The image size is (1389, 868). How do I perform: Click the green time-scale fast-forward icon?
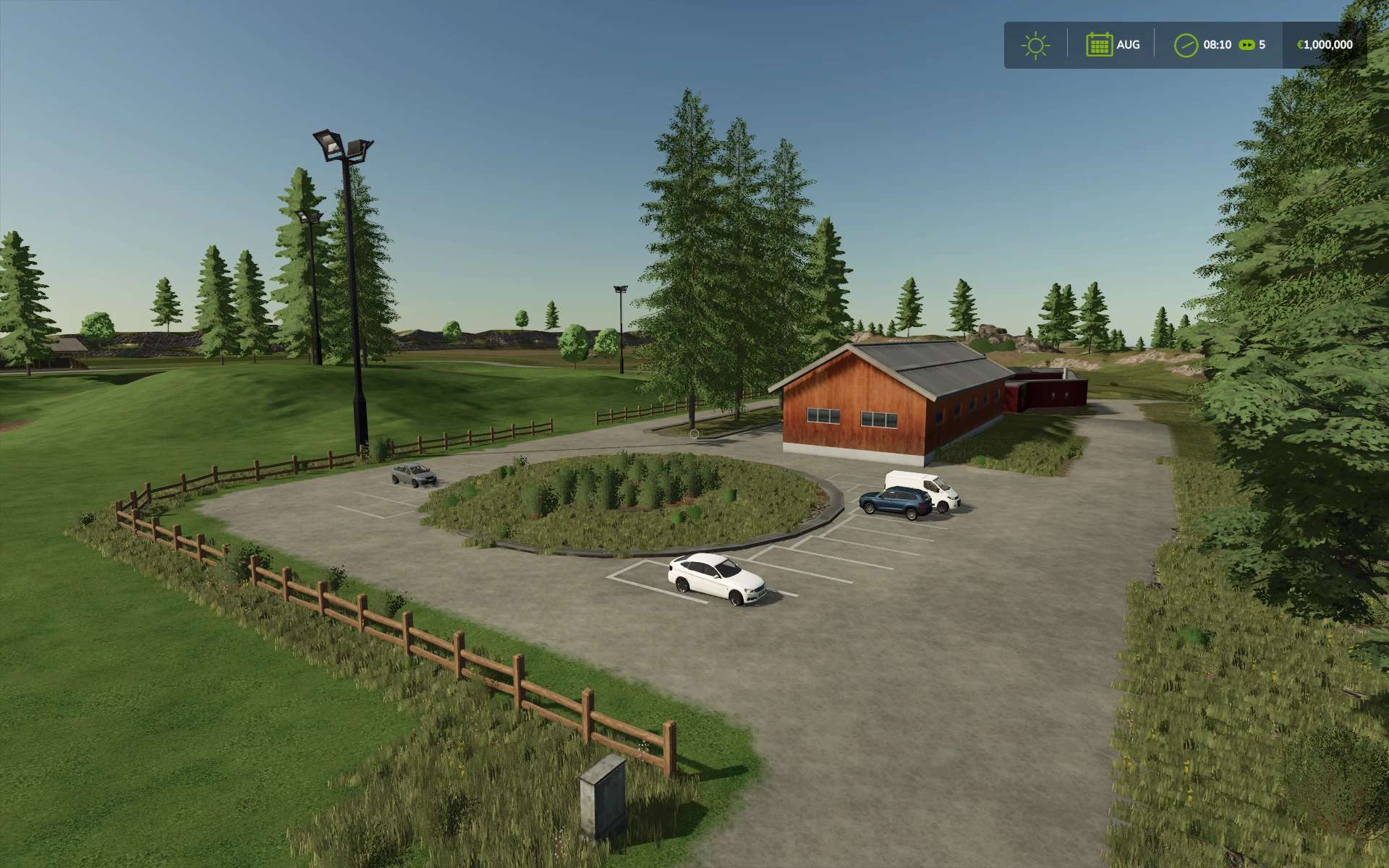pyautogui.click(x=1246, y=45)
